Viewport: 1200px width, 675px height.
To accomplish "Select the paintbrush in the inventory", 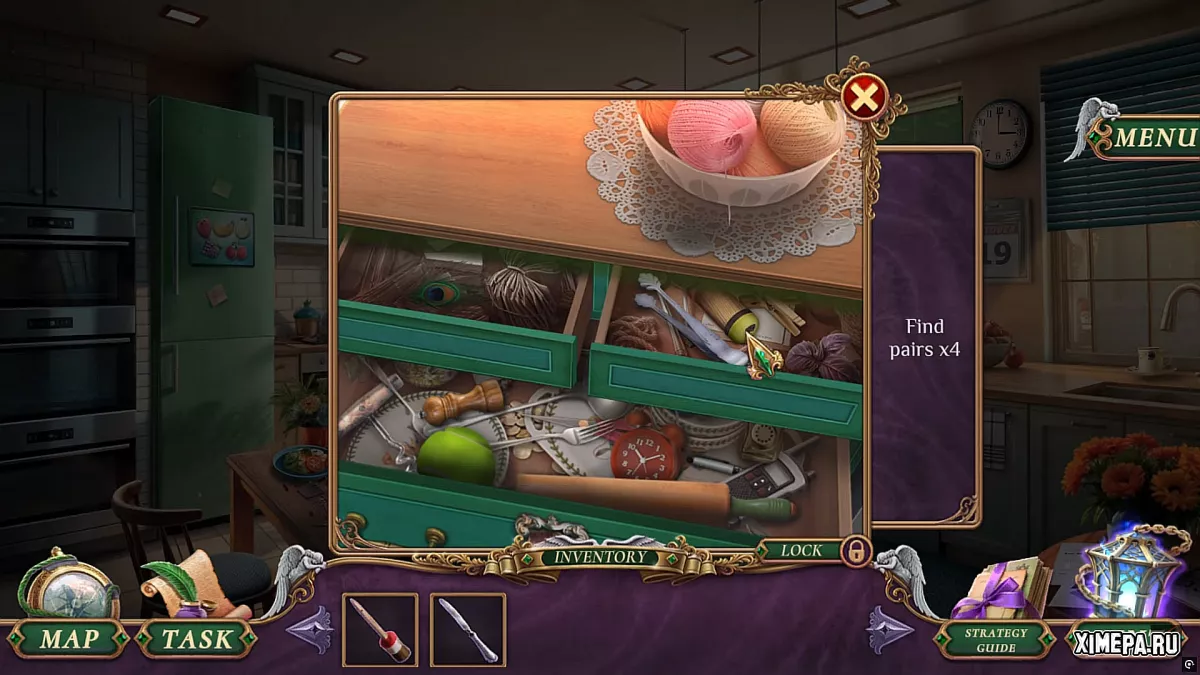I will point(380,630).
